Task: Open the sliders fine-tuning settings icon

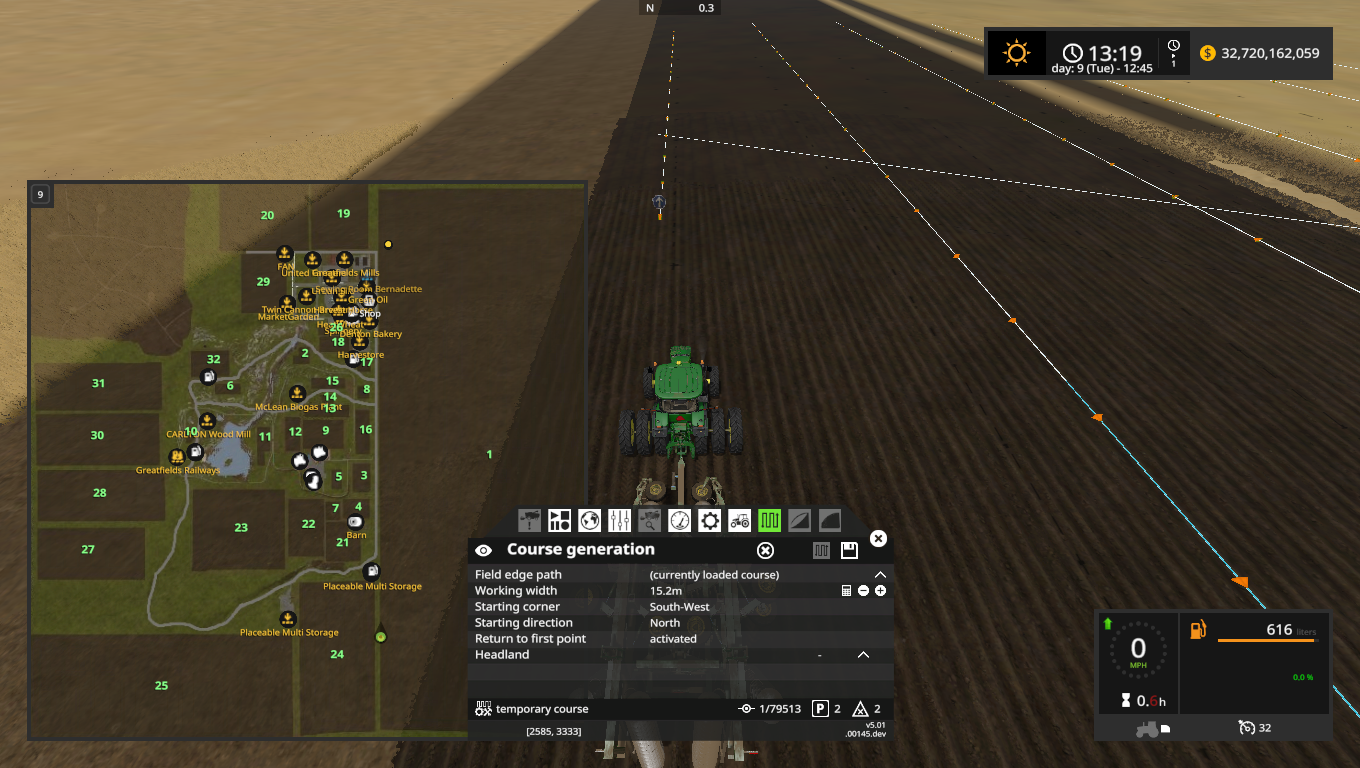Action: coord(620,520)
